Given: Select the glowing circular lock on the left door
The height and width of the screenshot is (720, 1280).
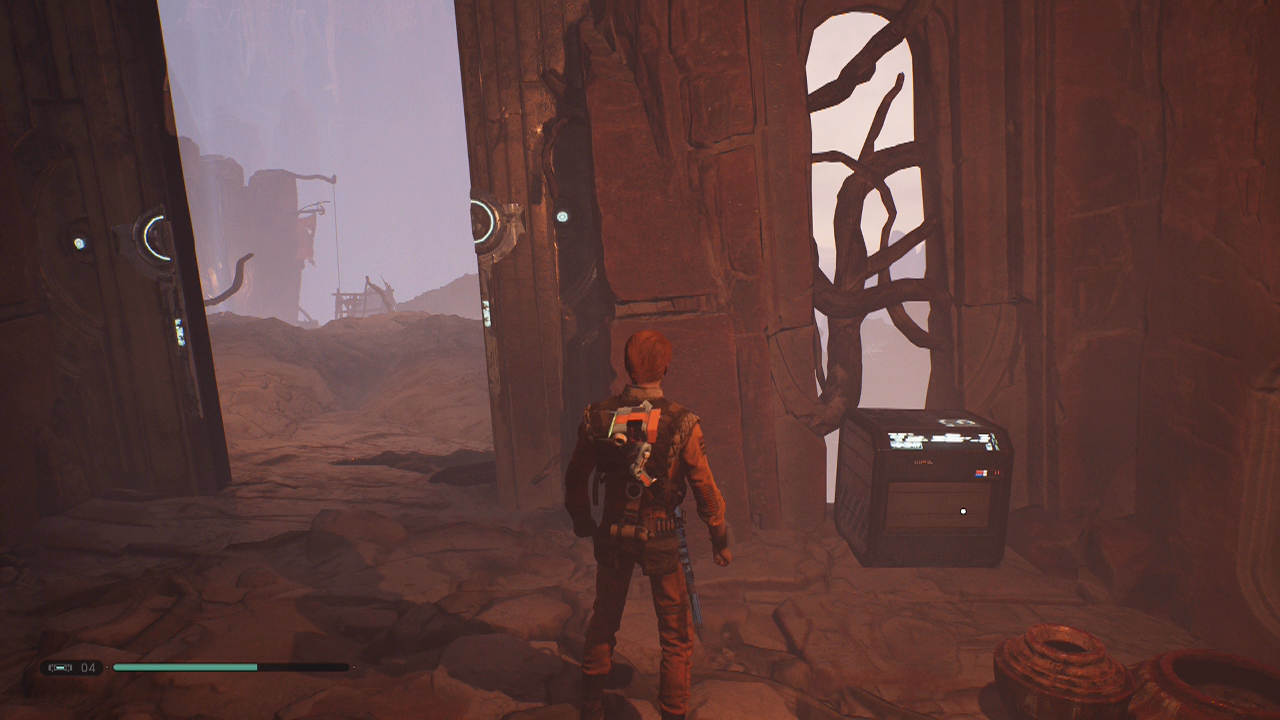Looking at the screenshot, I should (153, 238).
